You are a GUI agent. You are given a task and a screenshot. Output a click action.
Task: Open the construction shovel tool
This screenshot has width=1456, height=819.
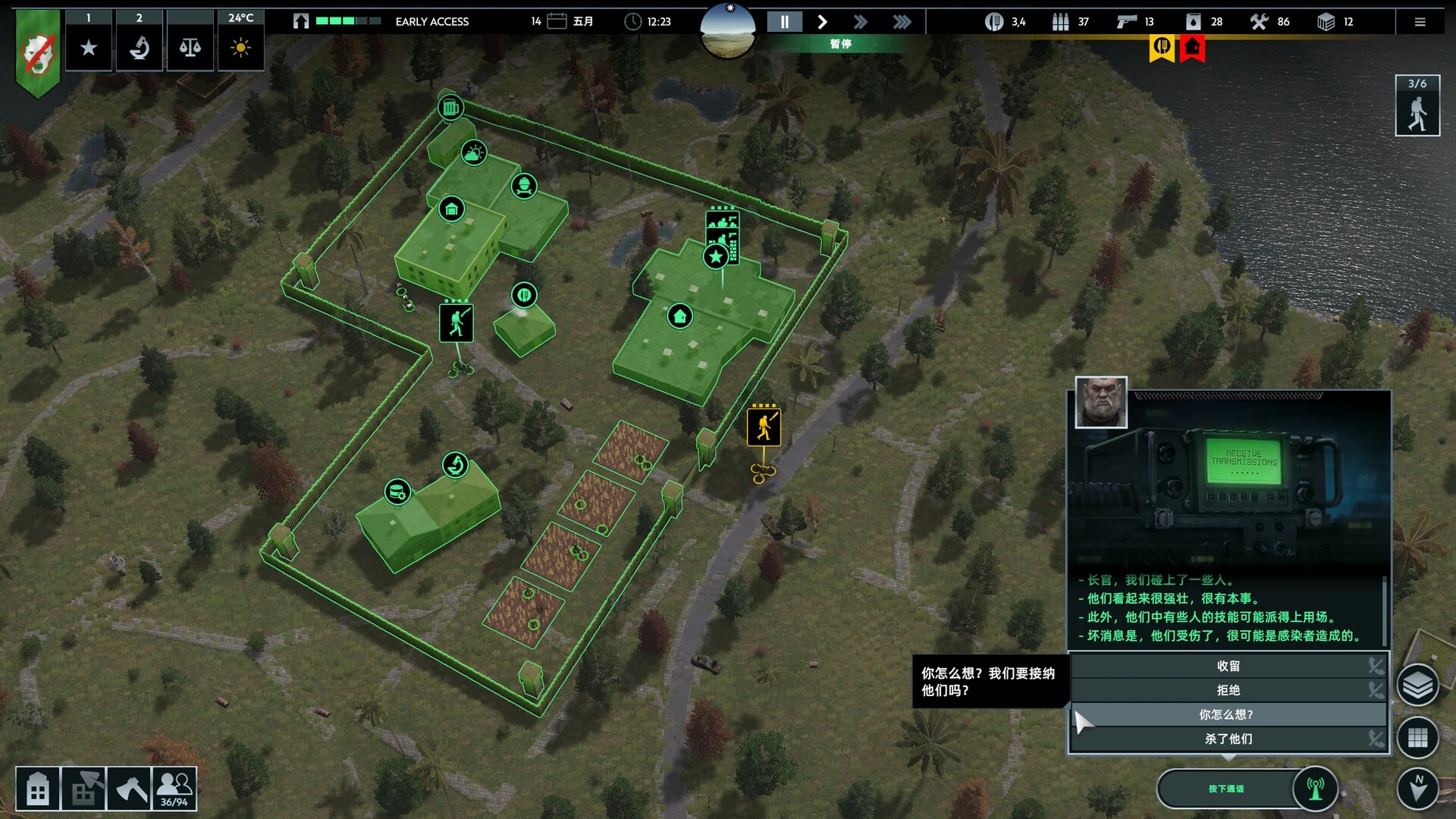(x=83, y=789)
